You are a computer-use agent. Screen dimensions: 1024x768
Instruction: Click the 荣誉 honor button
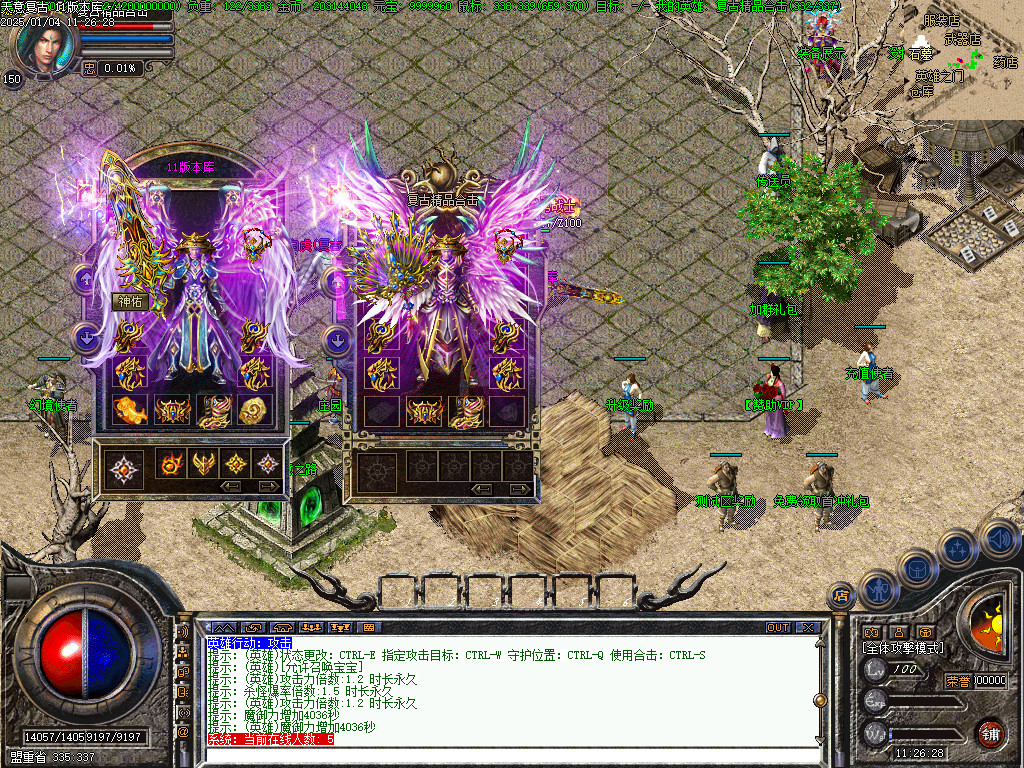pos(957,681)
